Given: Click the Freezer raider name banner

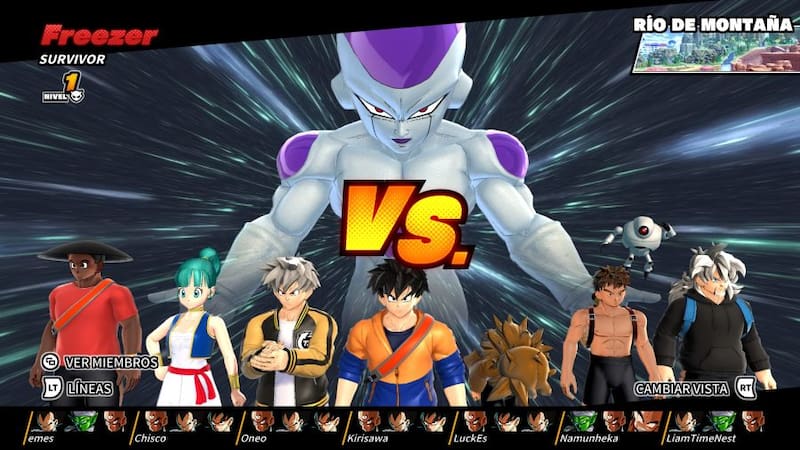Looking at the screenshot, I should tap(99, 37).
